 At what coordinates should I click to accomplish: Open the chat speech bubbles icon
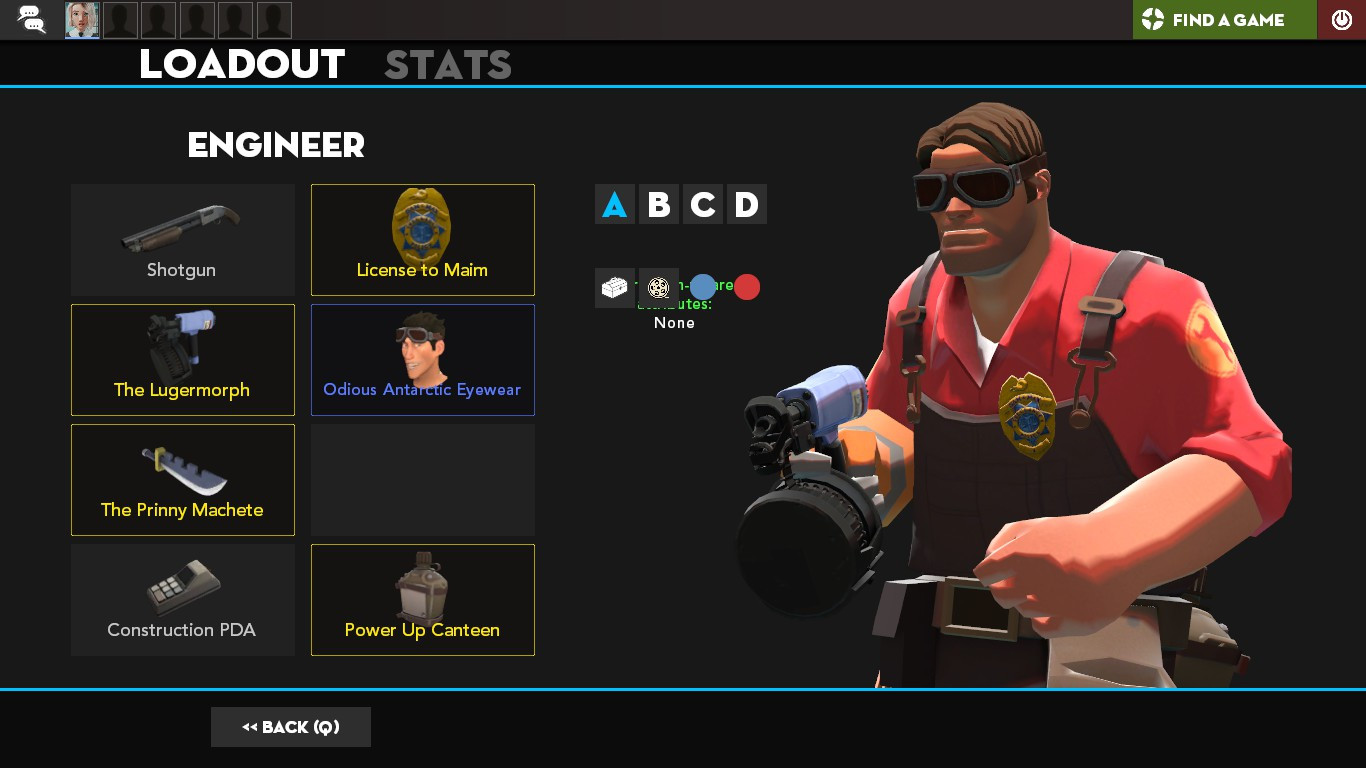30,19
